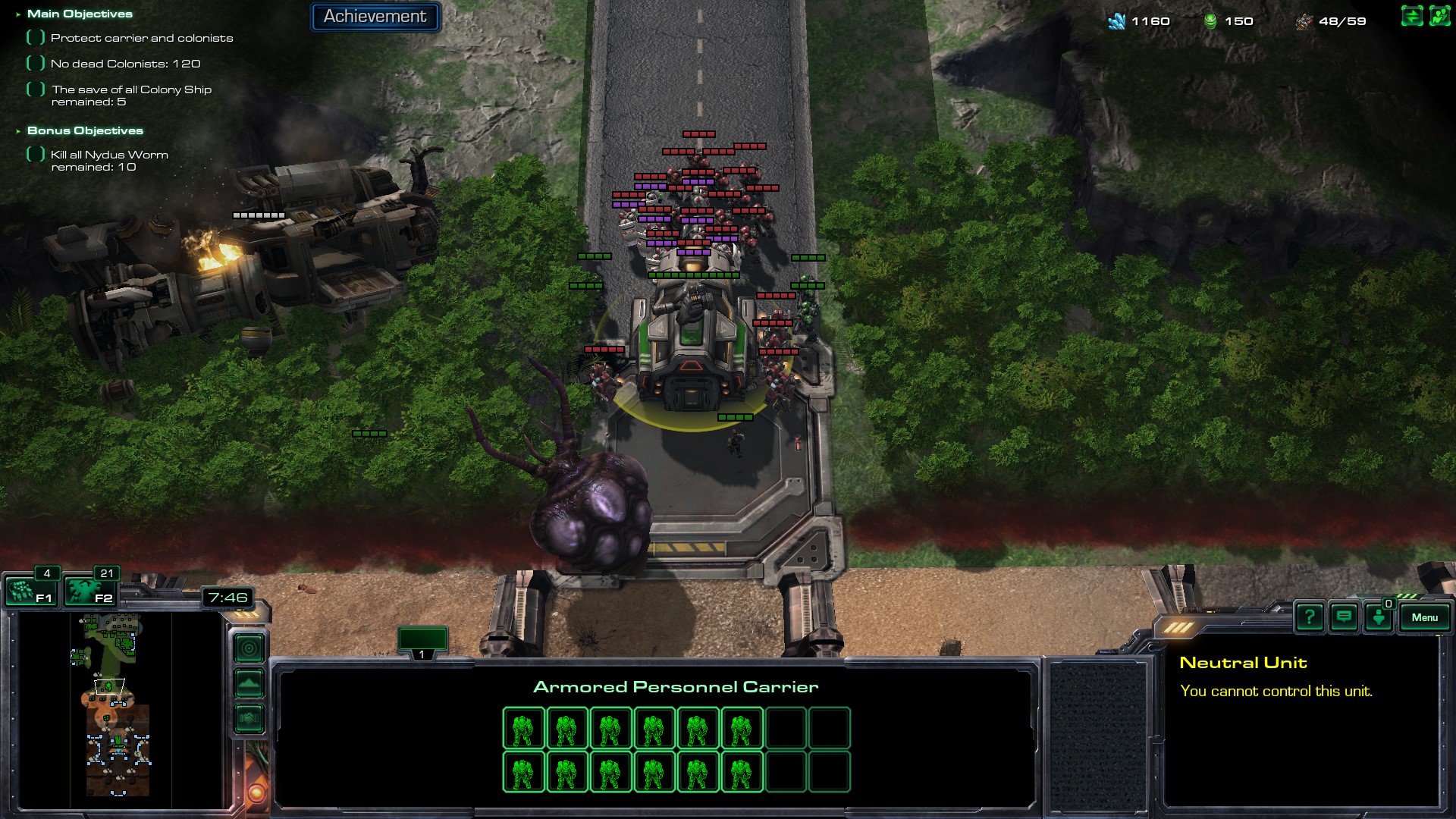Click the Achievement button
This screenshot has height=819, width=1456.
(375, 17)
